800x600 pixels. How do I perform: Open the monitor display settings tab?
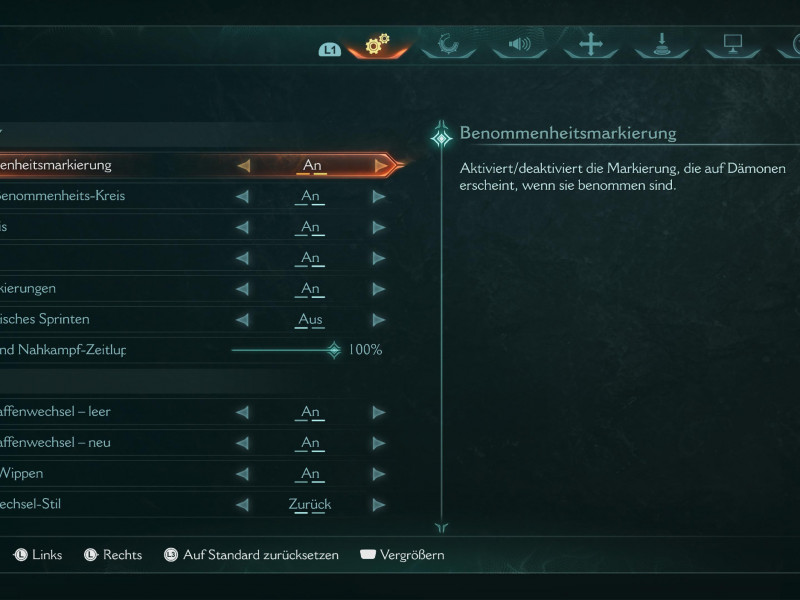pos(732,44)
